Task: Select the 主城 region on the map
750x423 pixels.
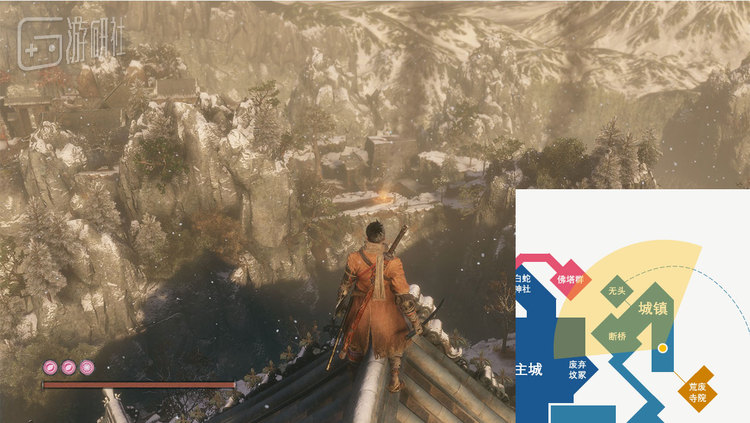Action: [x=528, y=369]
